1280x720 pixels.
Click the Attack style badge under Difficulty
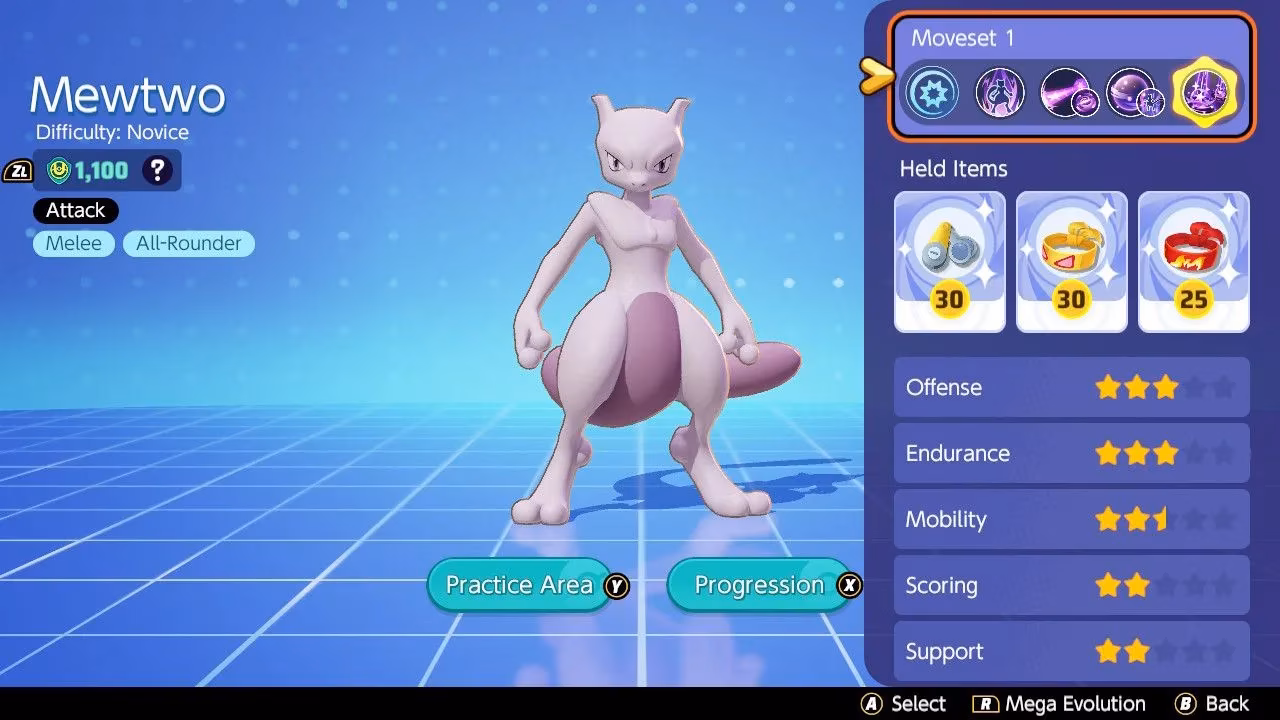[x=74, y=210]
